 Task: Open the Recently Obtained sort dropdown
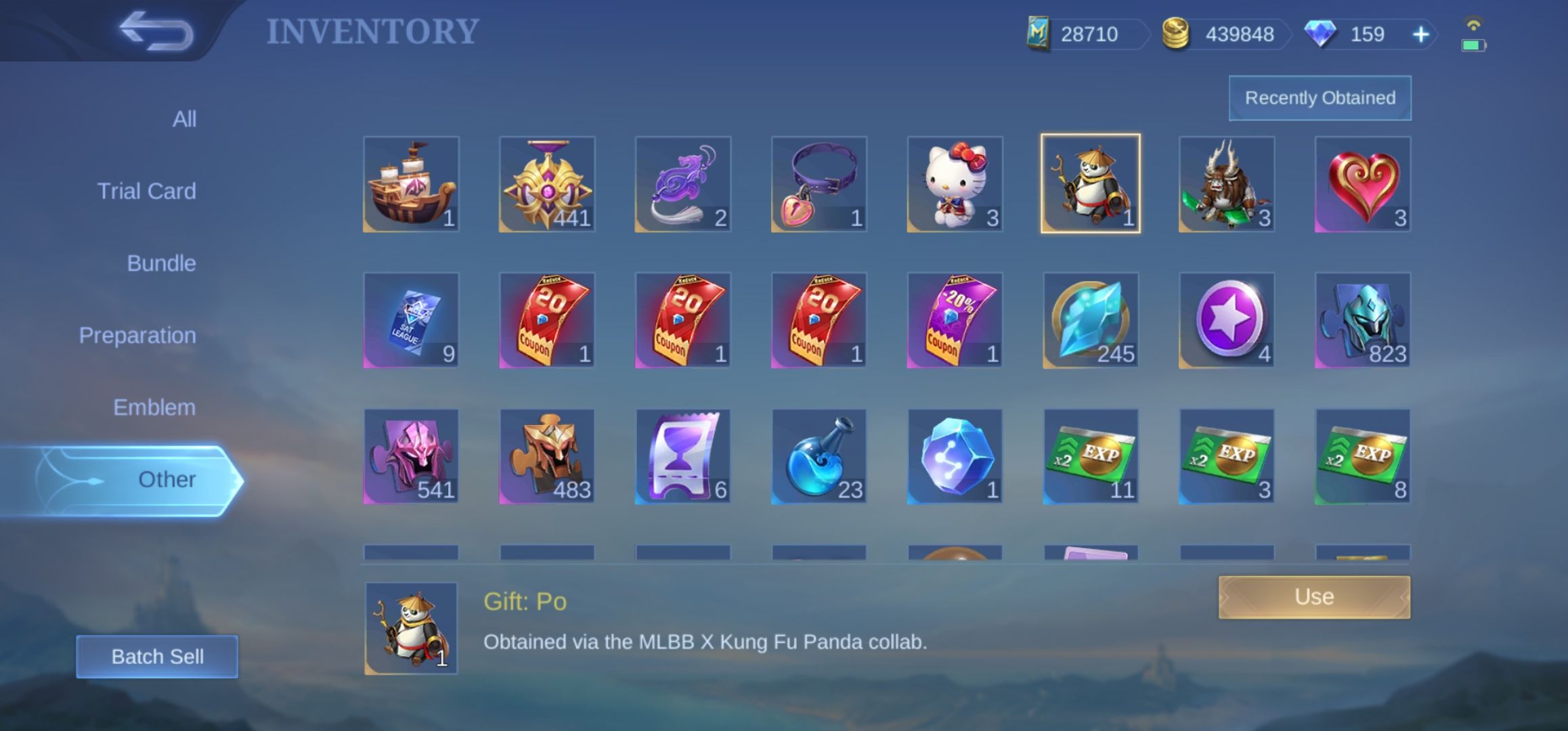click(1319, 97)
